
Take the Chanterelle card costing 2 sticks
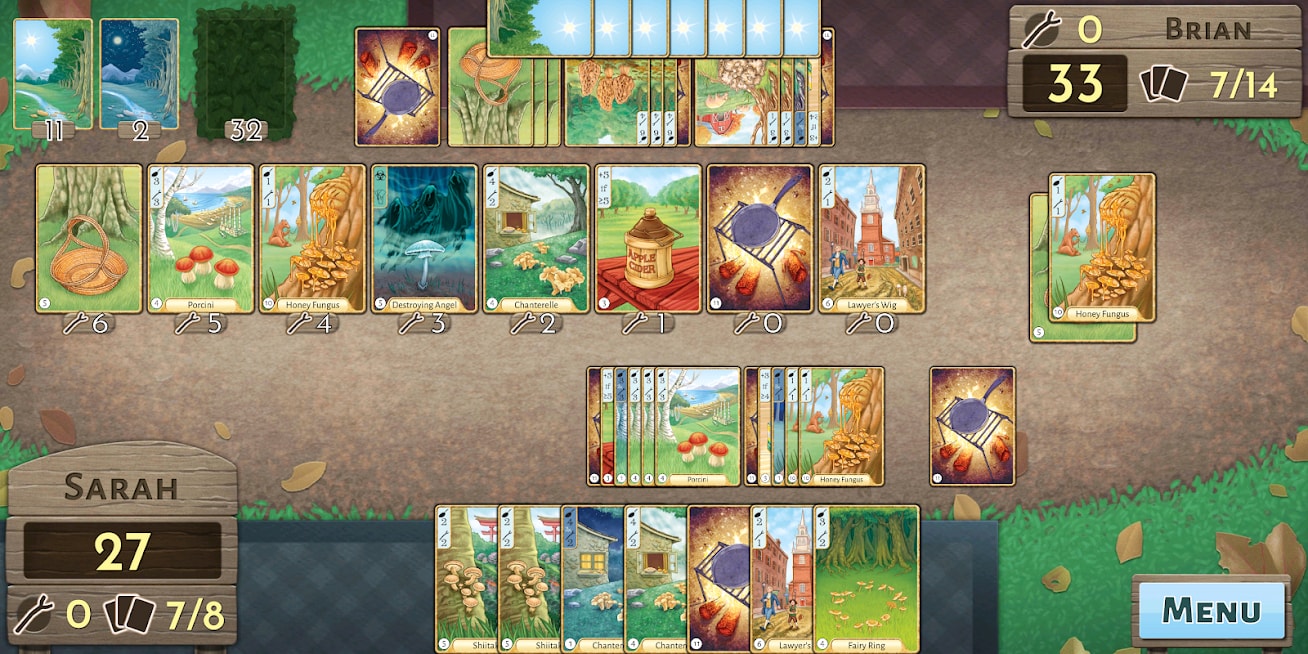click(x=537, y=238)
